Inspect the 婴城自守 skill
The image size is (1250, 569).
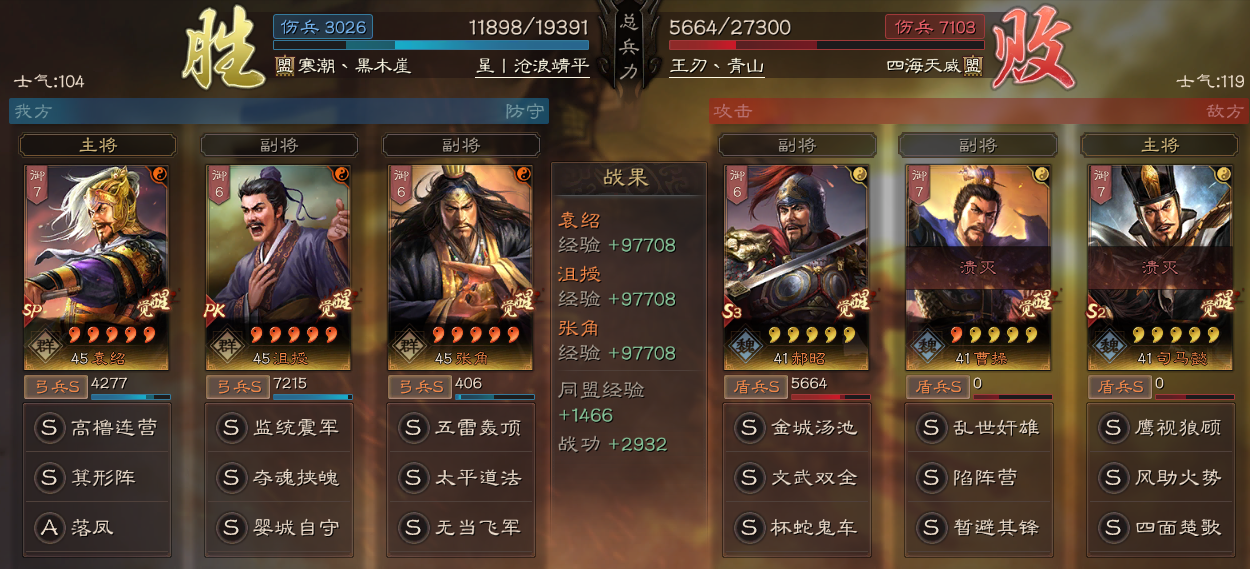pos(279,528)
